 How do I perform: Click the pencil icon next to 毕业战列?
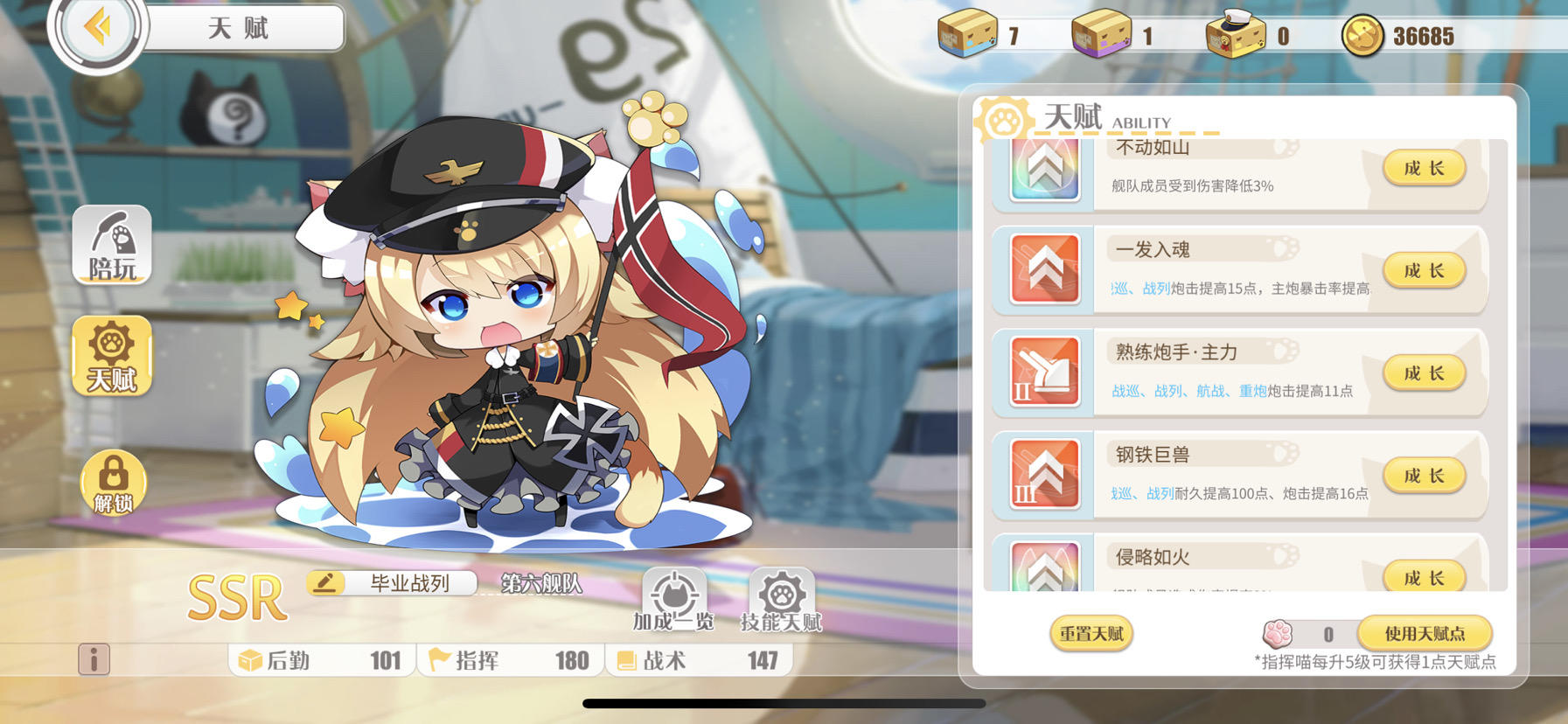click(x=324, y=581)
